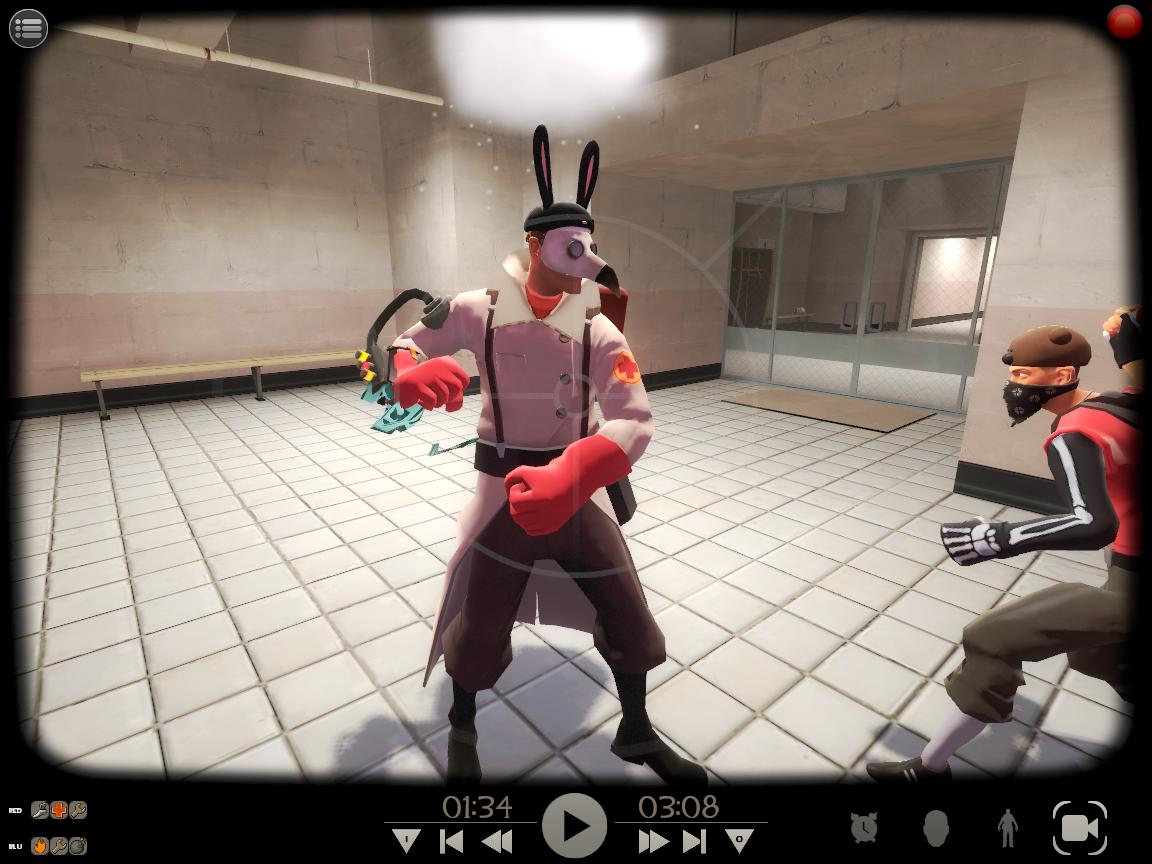Set the out point marker
The height and width of the screenshot is (864, 1152).
[x=740, y=840]
